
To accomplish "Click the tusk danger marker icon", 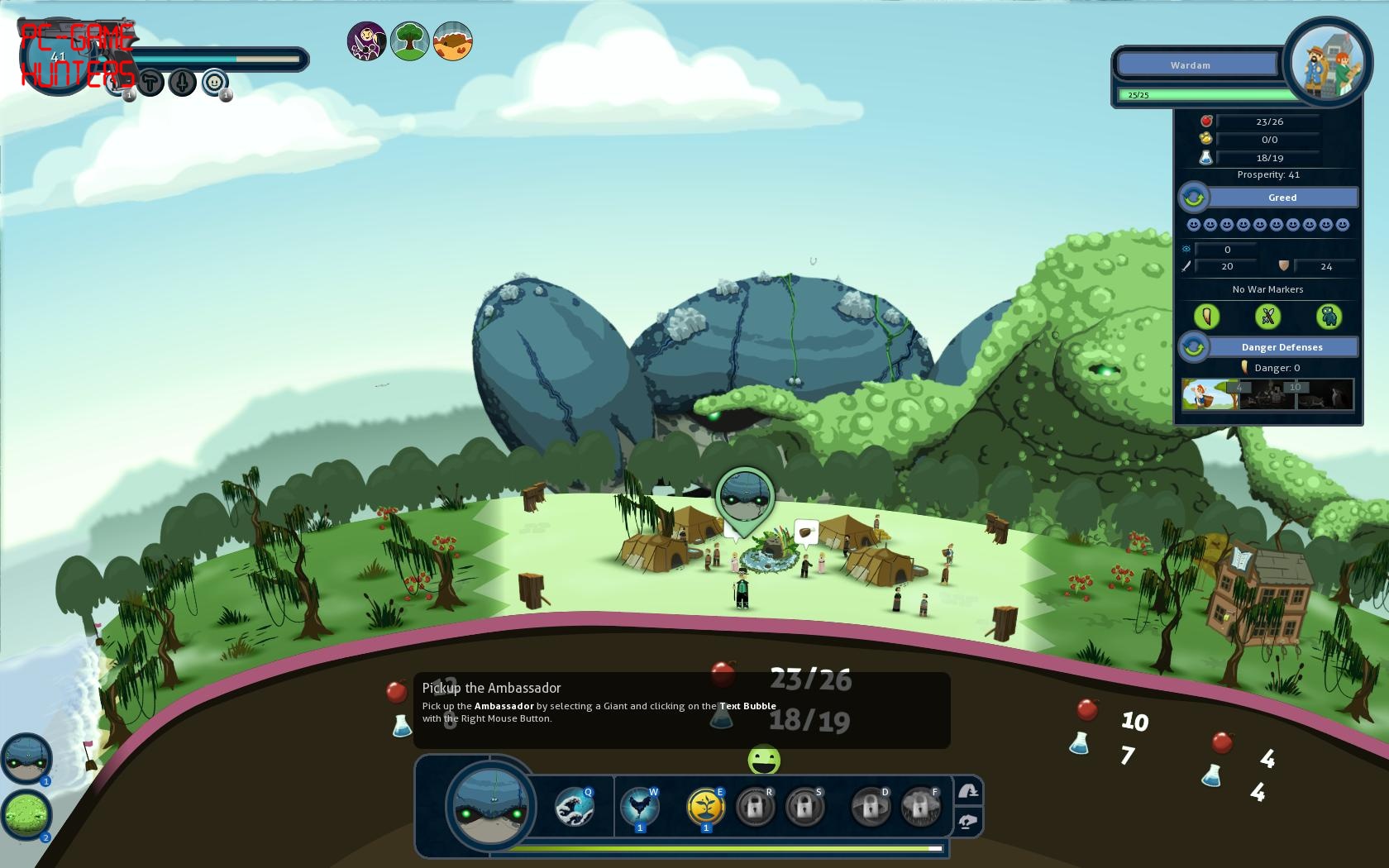I will click(x=1207, y=317).
